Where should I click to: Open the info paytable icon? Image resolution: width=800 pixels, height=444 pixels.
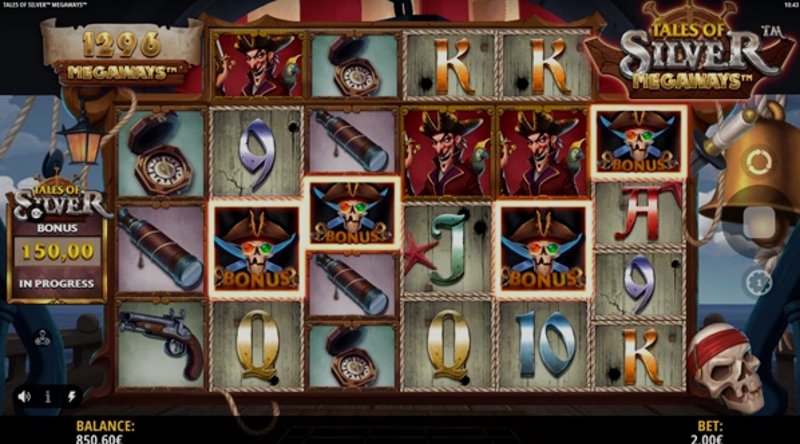(x=48, y=396)
